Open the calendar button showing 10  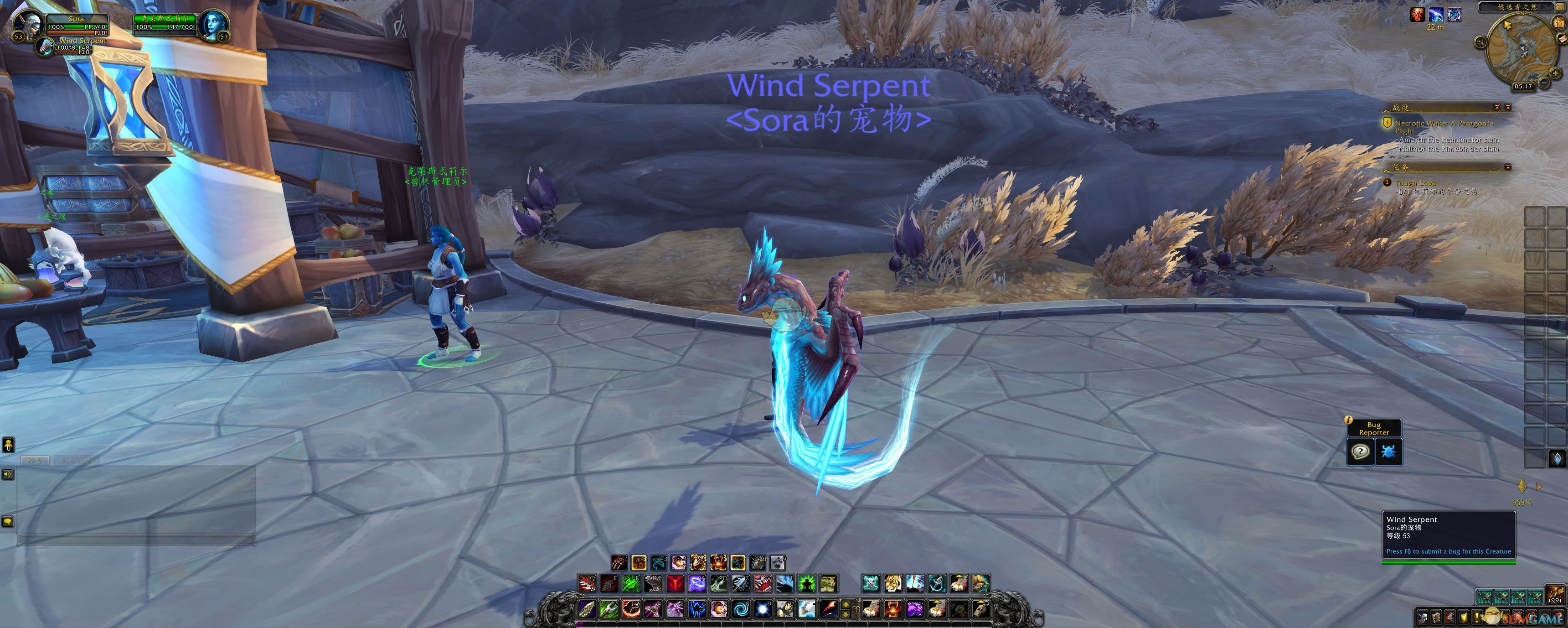point(1558,23)
